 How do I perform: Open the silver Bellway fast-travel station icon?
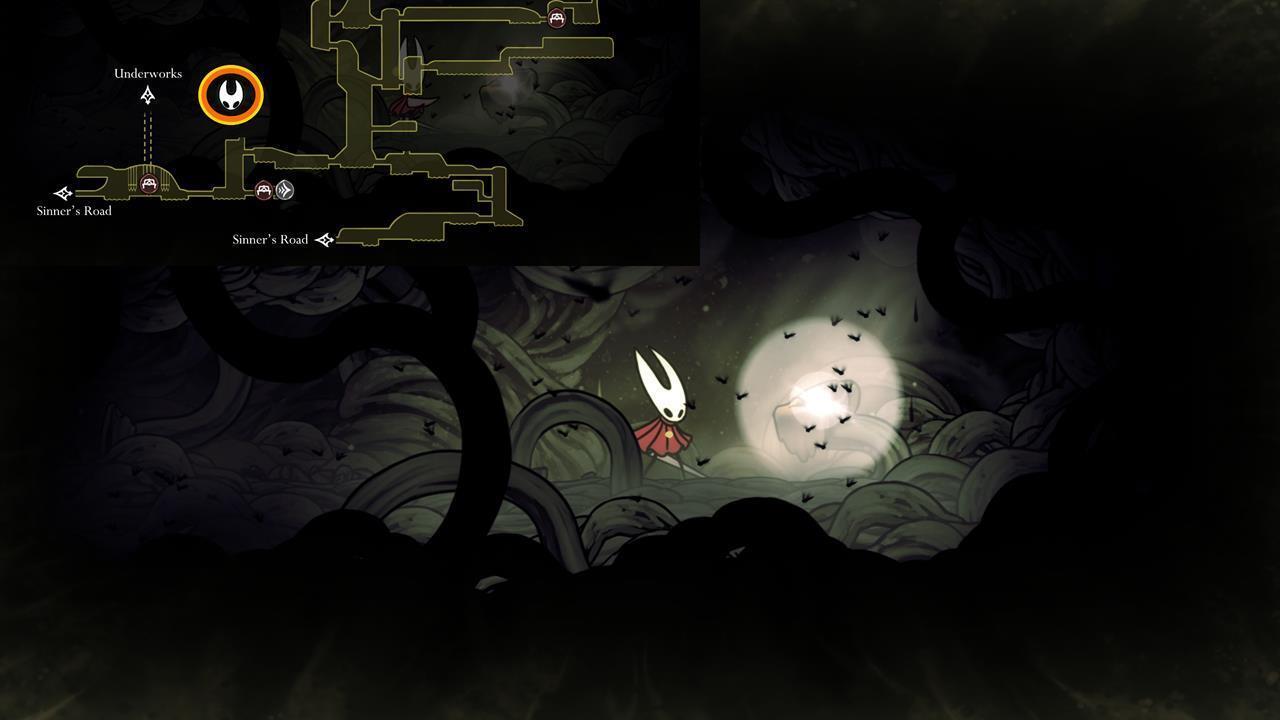(x=284, y=190)
